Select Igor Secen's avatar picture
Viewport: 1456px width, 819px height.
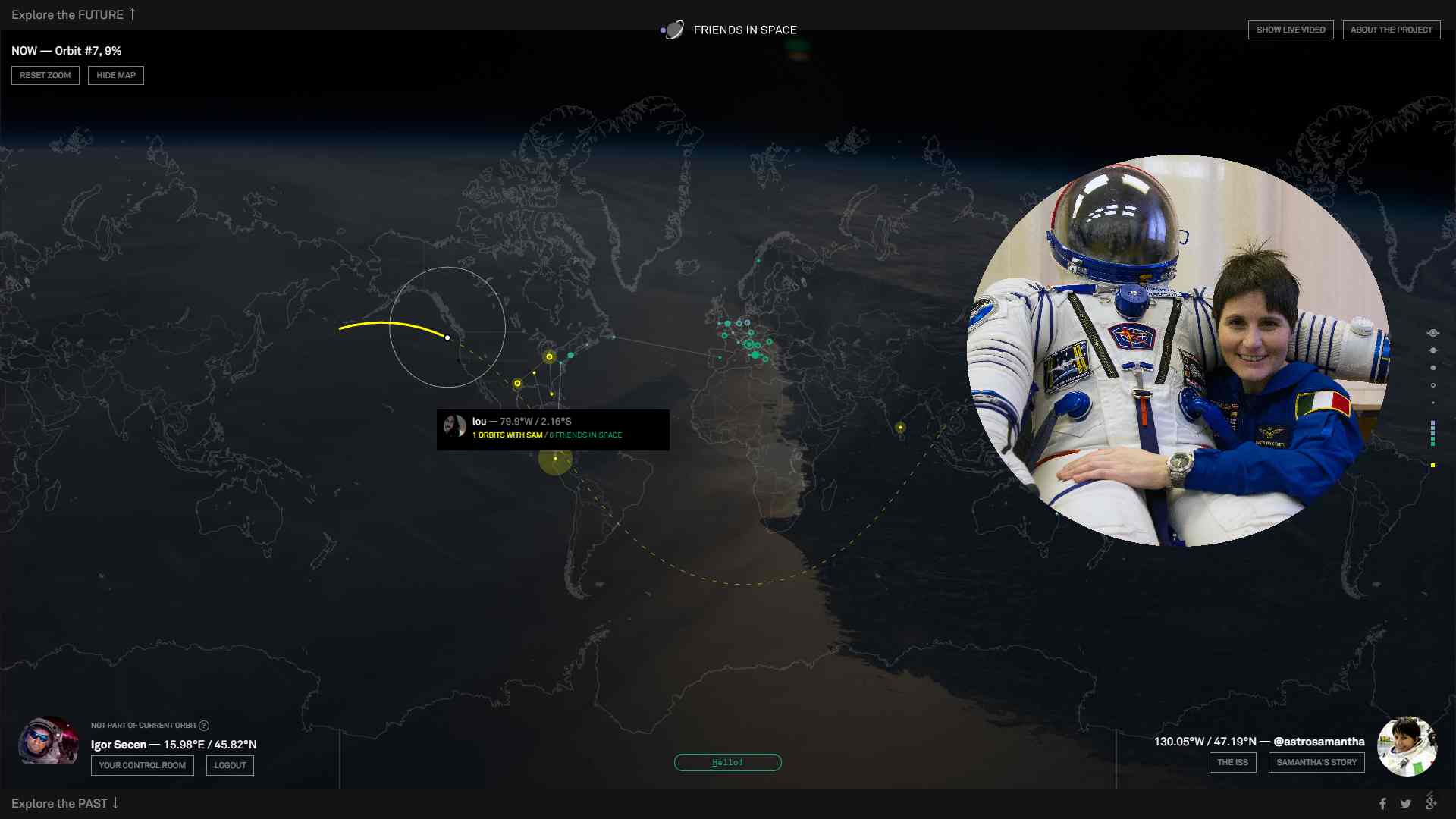tap(48, 741)
